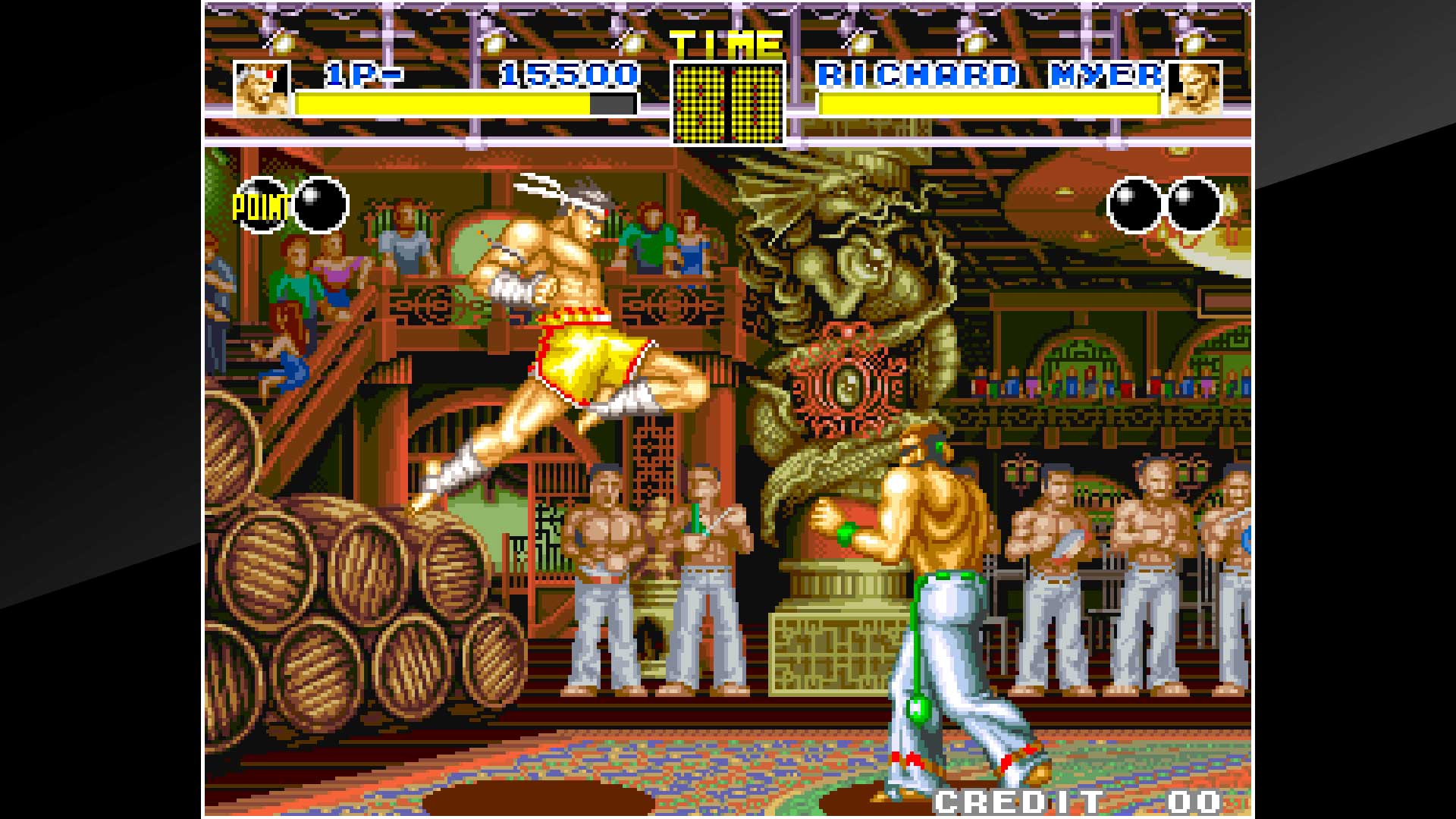This screenshot has height=819, width=1456.
Task: Click the 1P character portrait
Action: coord(262,87)
